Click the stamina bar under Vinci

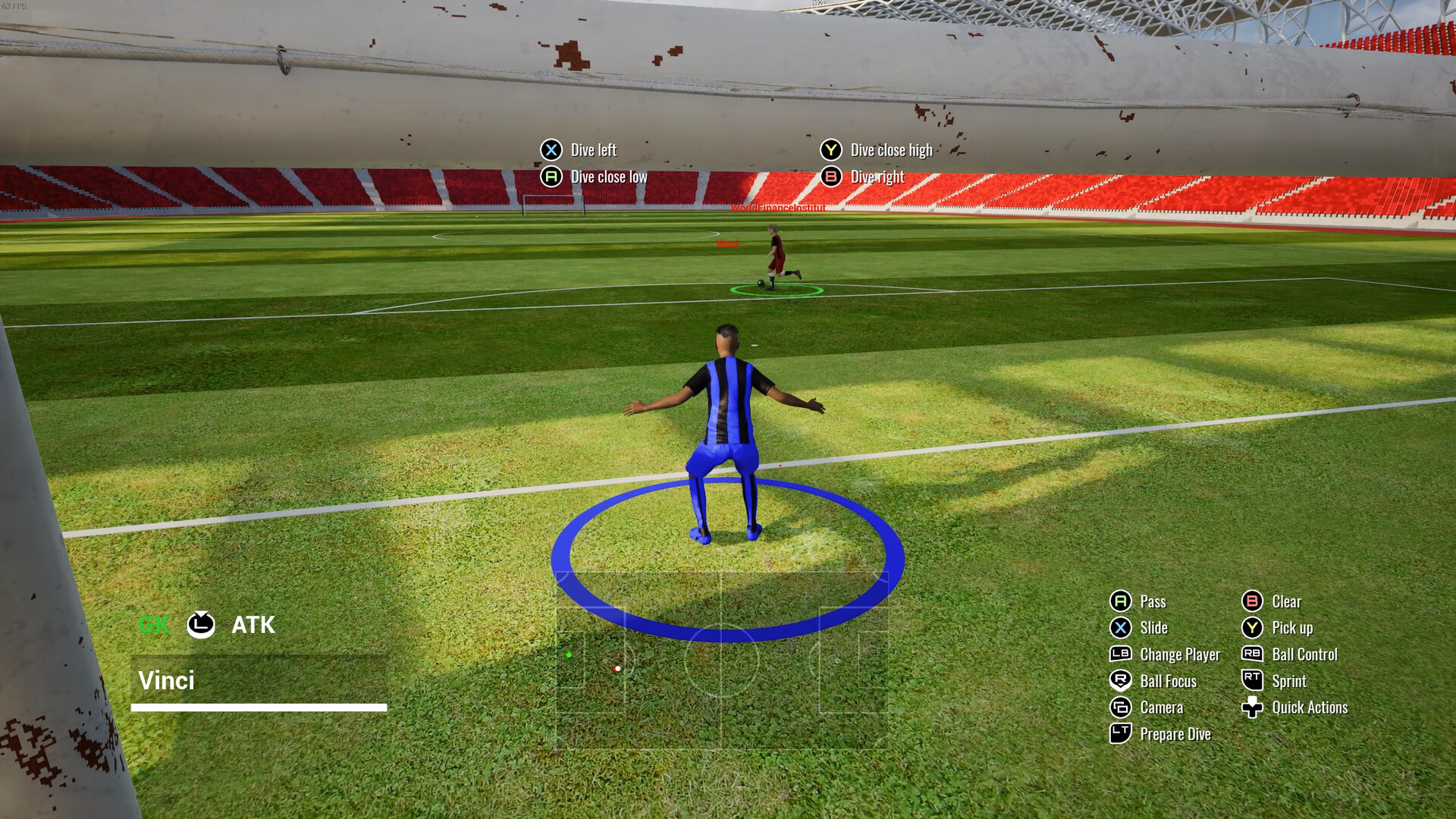pyautogui.click(x=258, y=708)
